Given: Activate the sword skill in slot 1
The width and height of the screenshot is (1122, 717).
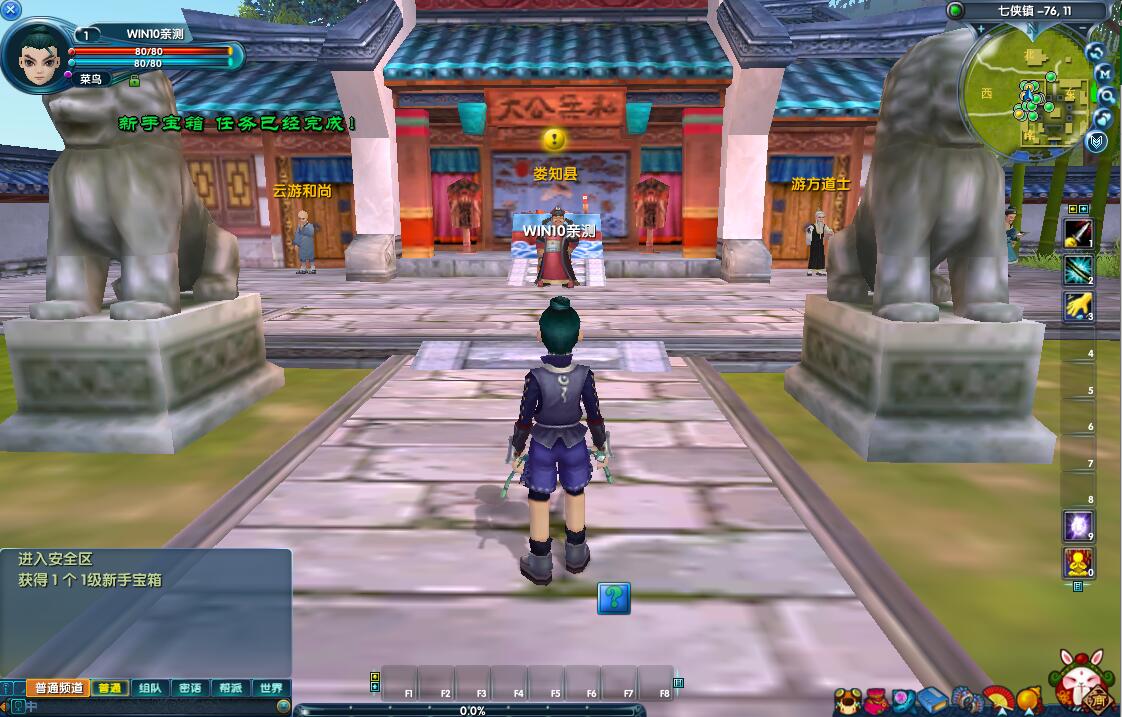Looking at the screenshot, I should click(1077, 234).
